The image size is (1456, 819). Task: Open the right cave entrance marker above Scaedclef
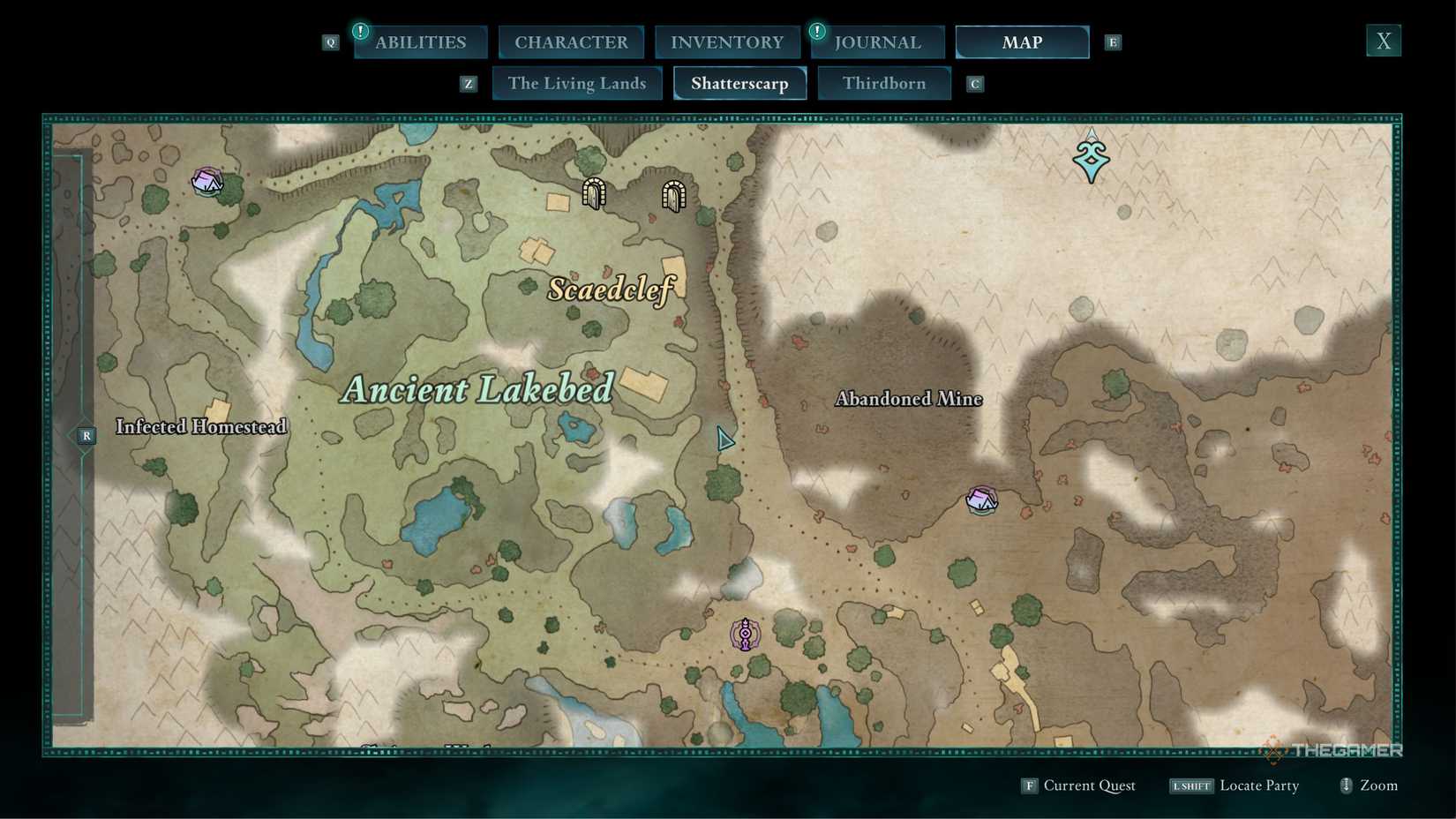click(672, 195)
